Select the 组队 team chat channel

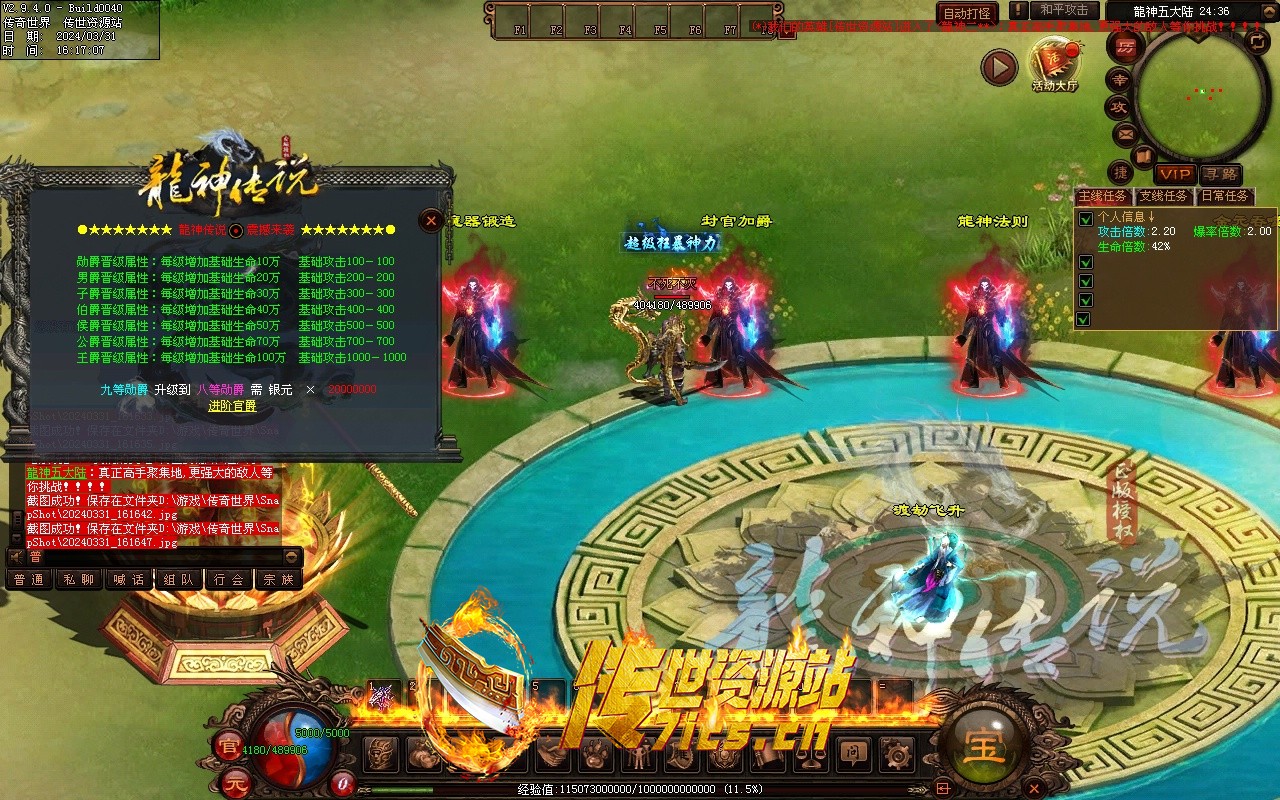tap(178, 579)
